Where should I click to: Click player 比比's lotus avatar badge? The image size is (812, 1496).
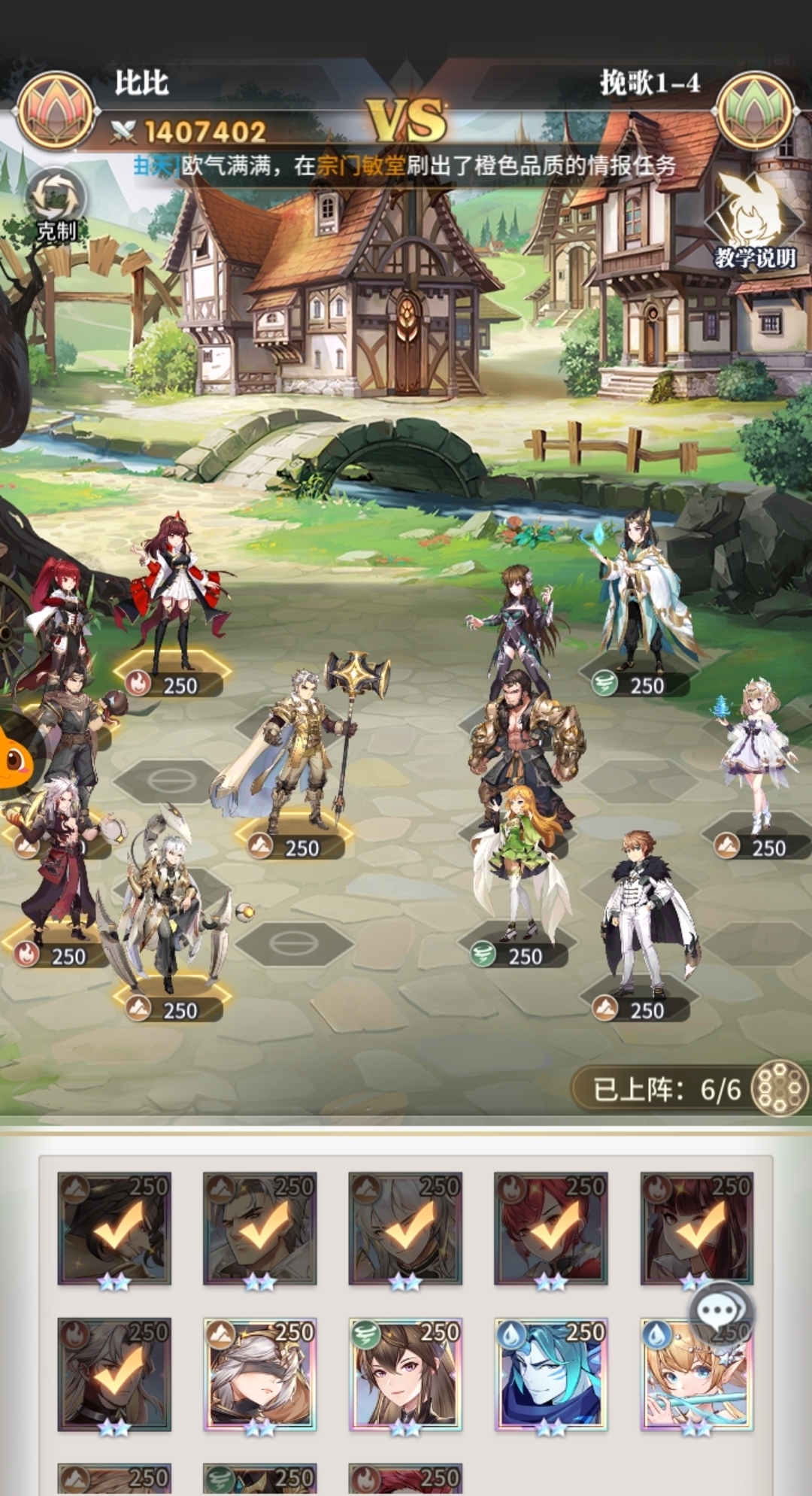56,111
